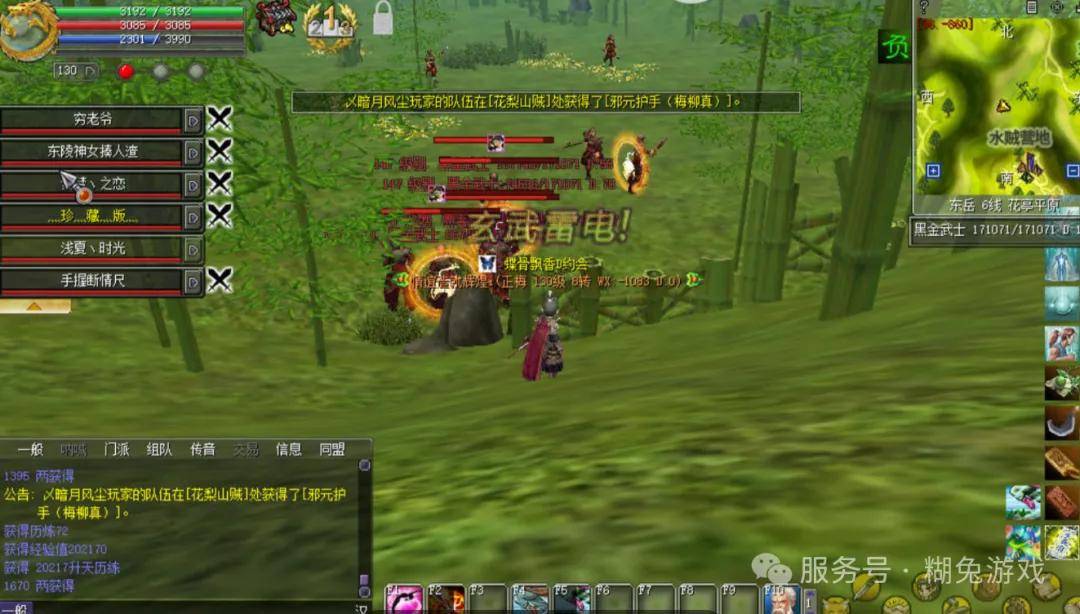
Task: Select party member 浅夏丶时光
Action: [x=92, y=248]
